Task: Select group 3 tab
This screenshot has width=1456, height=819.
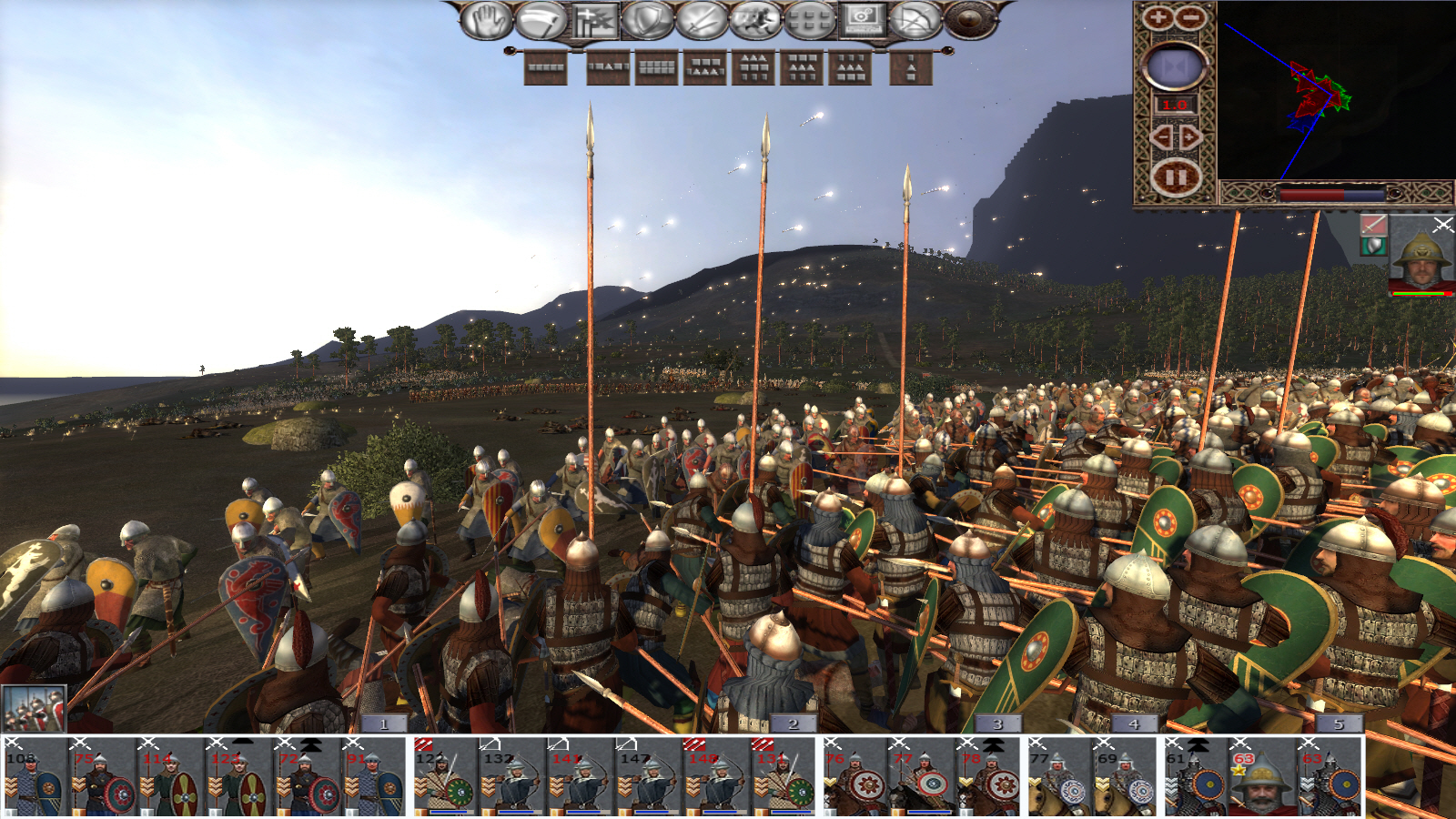Action: pos(997,723)
